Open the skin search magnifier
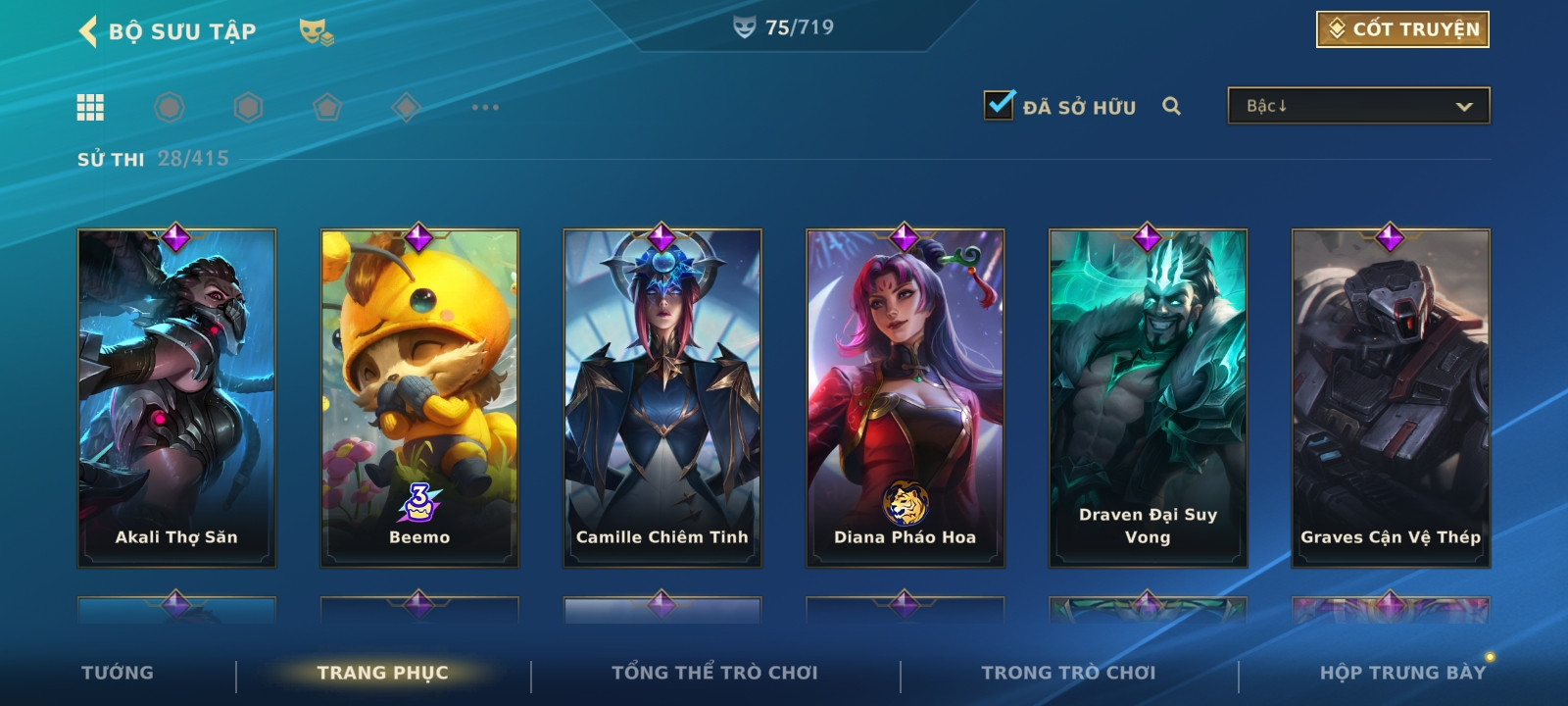1568x706 pixels. [x=1171, y=106]
